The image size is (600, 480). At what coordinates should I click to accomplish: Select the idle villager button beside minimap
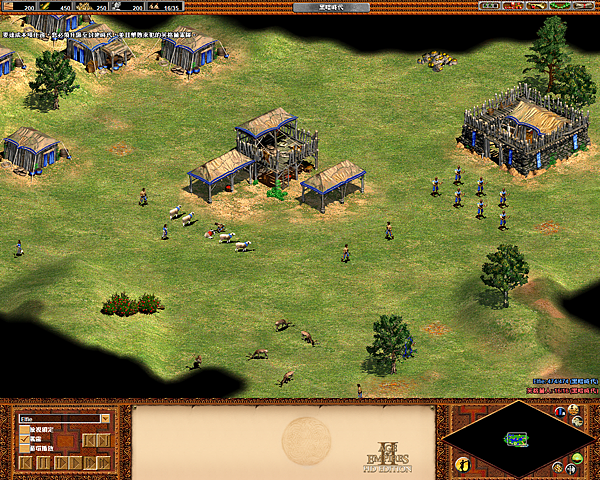tap(461, 464)
